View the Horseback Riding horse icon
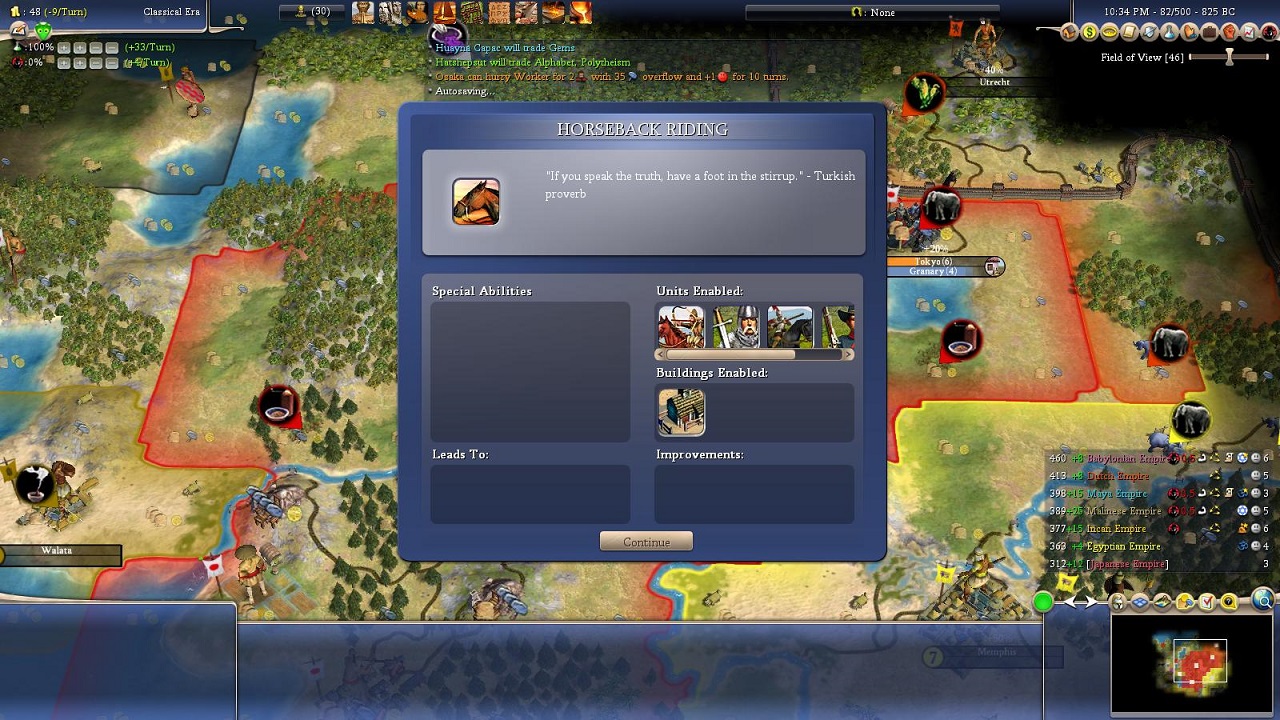This screenshot has height=720, width=1280. click(x=476, y=201)
